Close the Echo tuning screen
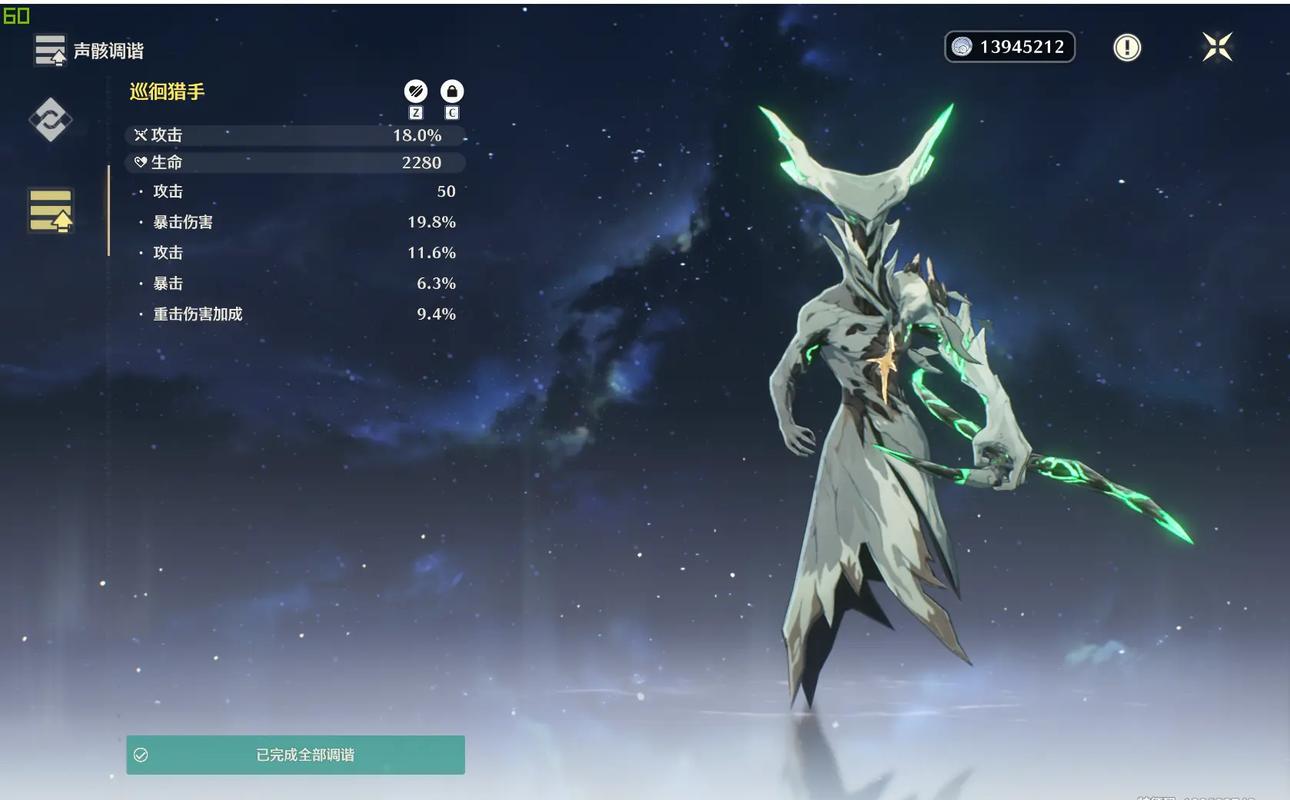This screenshot has height=800, width=1290. click(1217, 47)
